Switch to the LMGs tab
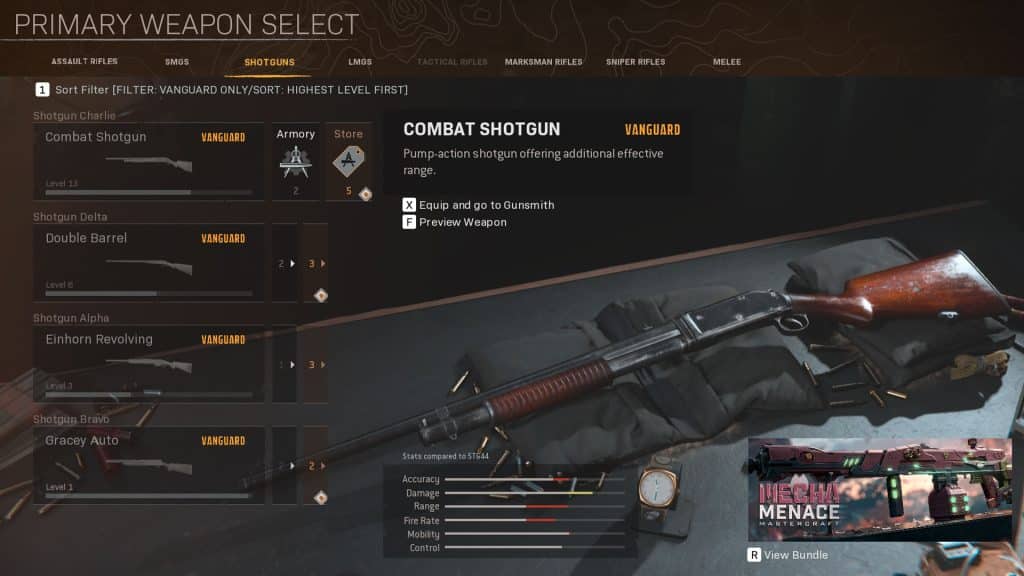This screenshot has height=576, width=1024. [360, 62]
